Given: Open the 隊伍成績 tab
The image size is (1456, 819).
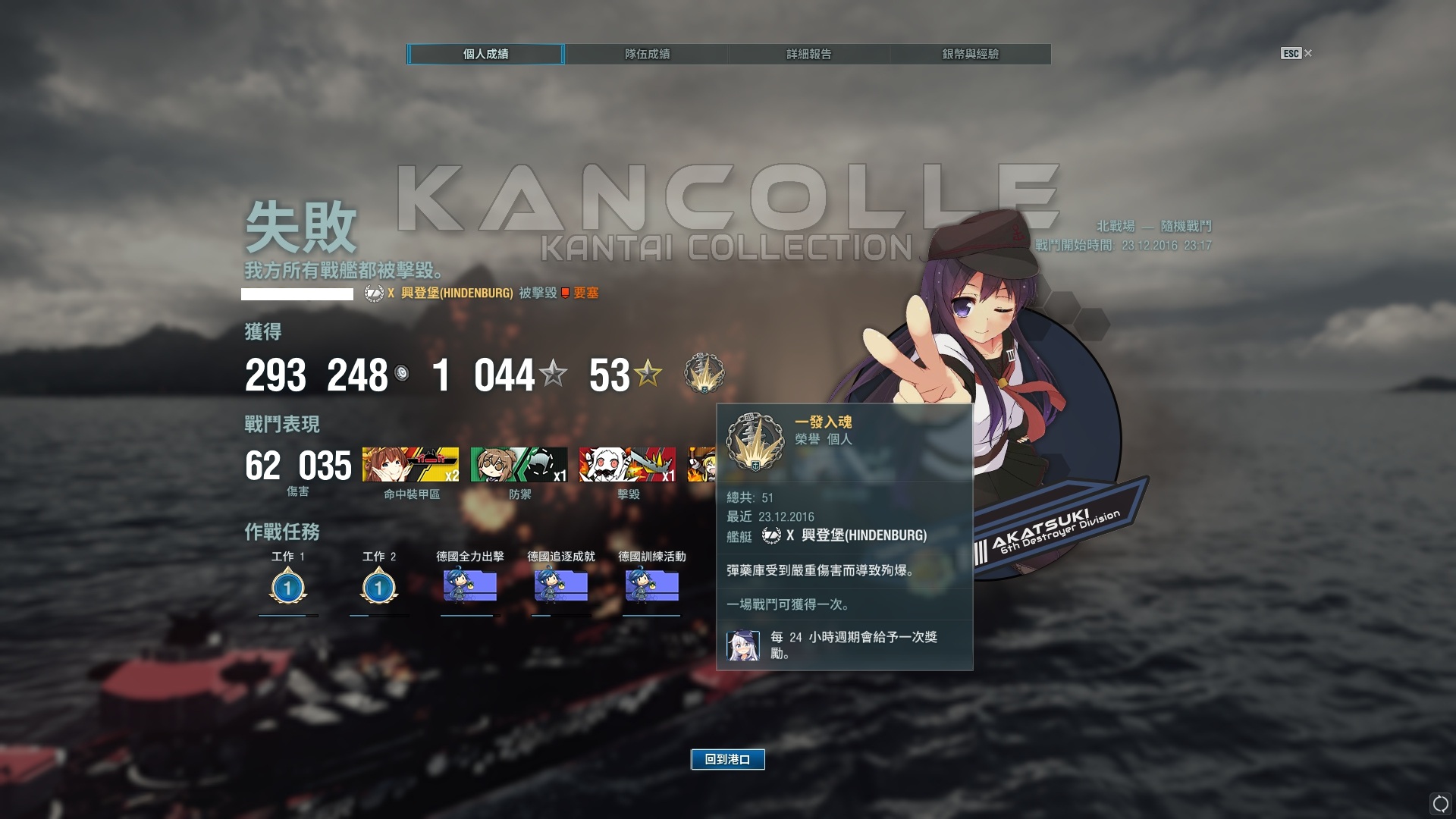Looking at the screenshot, I should [647, 54].
